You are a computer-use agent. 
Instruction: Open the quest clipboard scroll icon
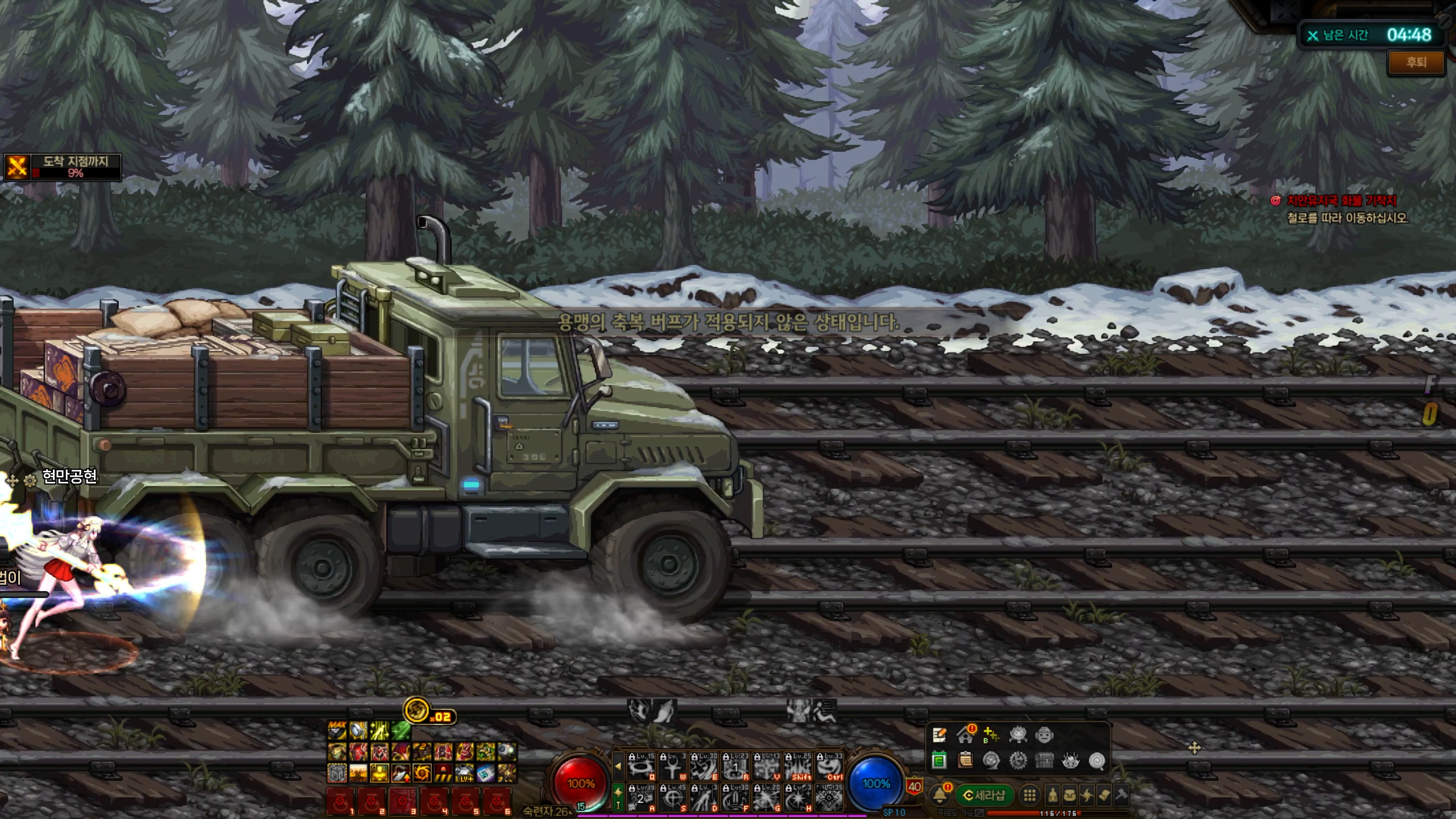pyautogui.click(x=965, y=760)
